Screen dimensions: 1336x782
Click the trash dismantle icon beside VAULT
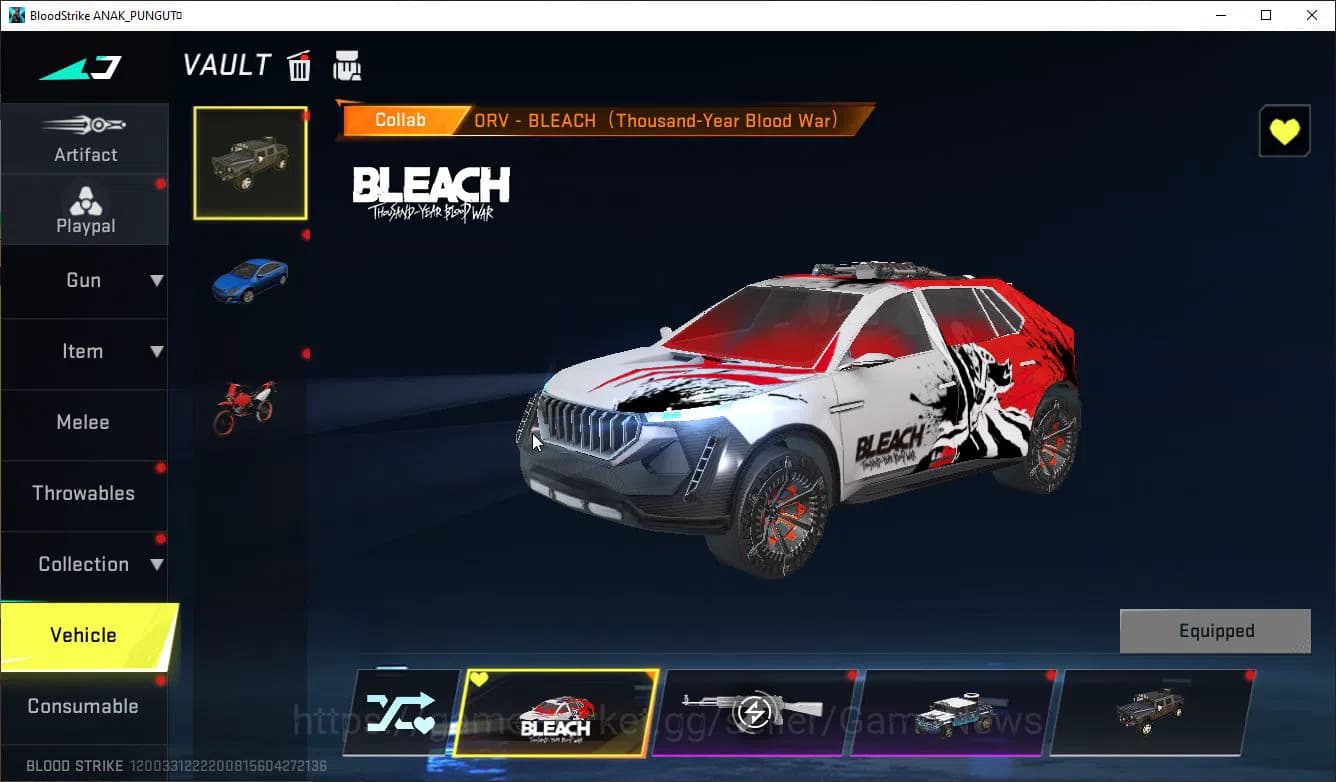pos(299,64)
